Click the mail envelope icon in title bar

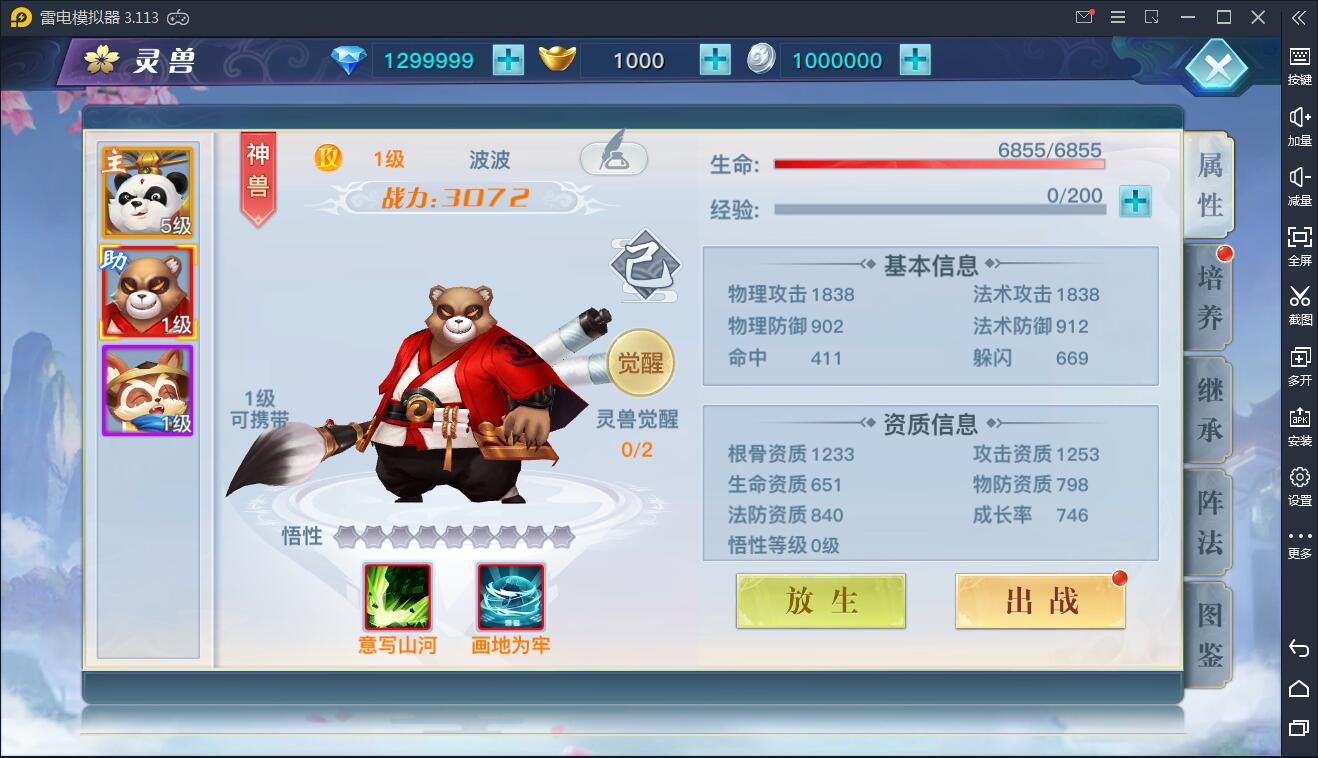click(1083, 17)
